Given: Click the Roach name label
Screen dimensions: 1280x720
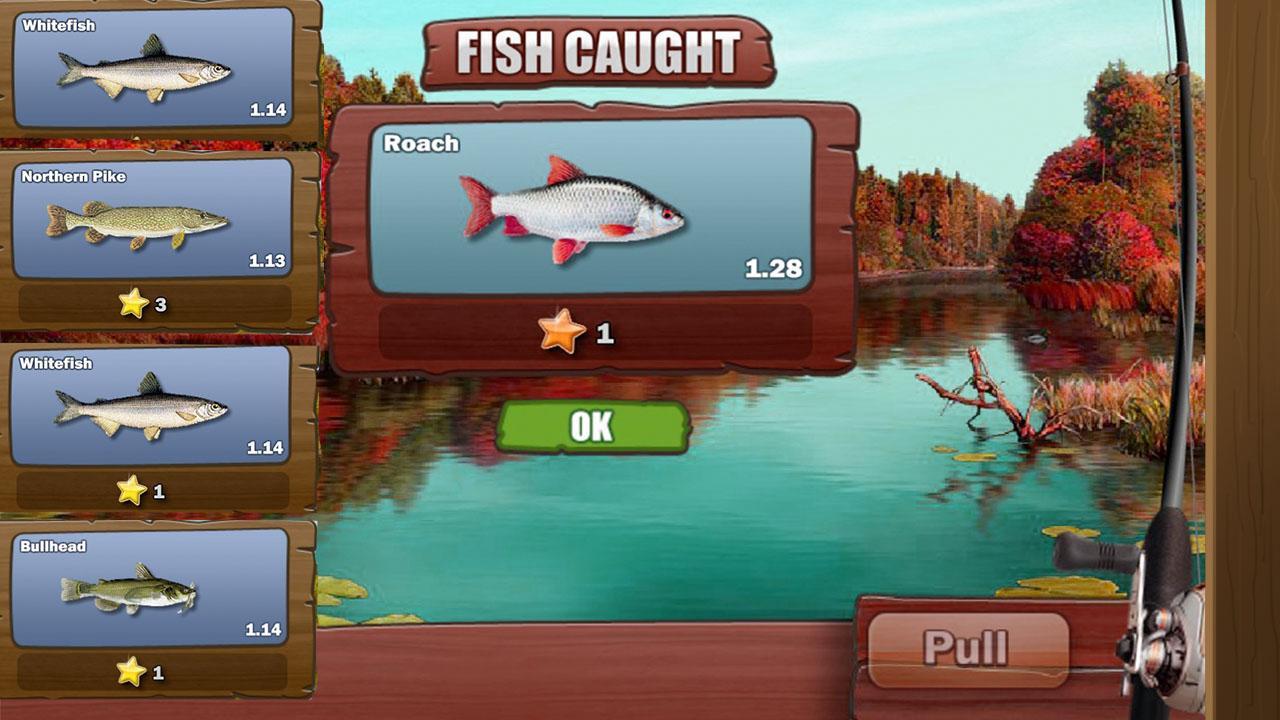Looking at the screenshot, I should point(421,143).
